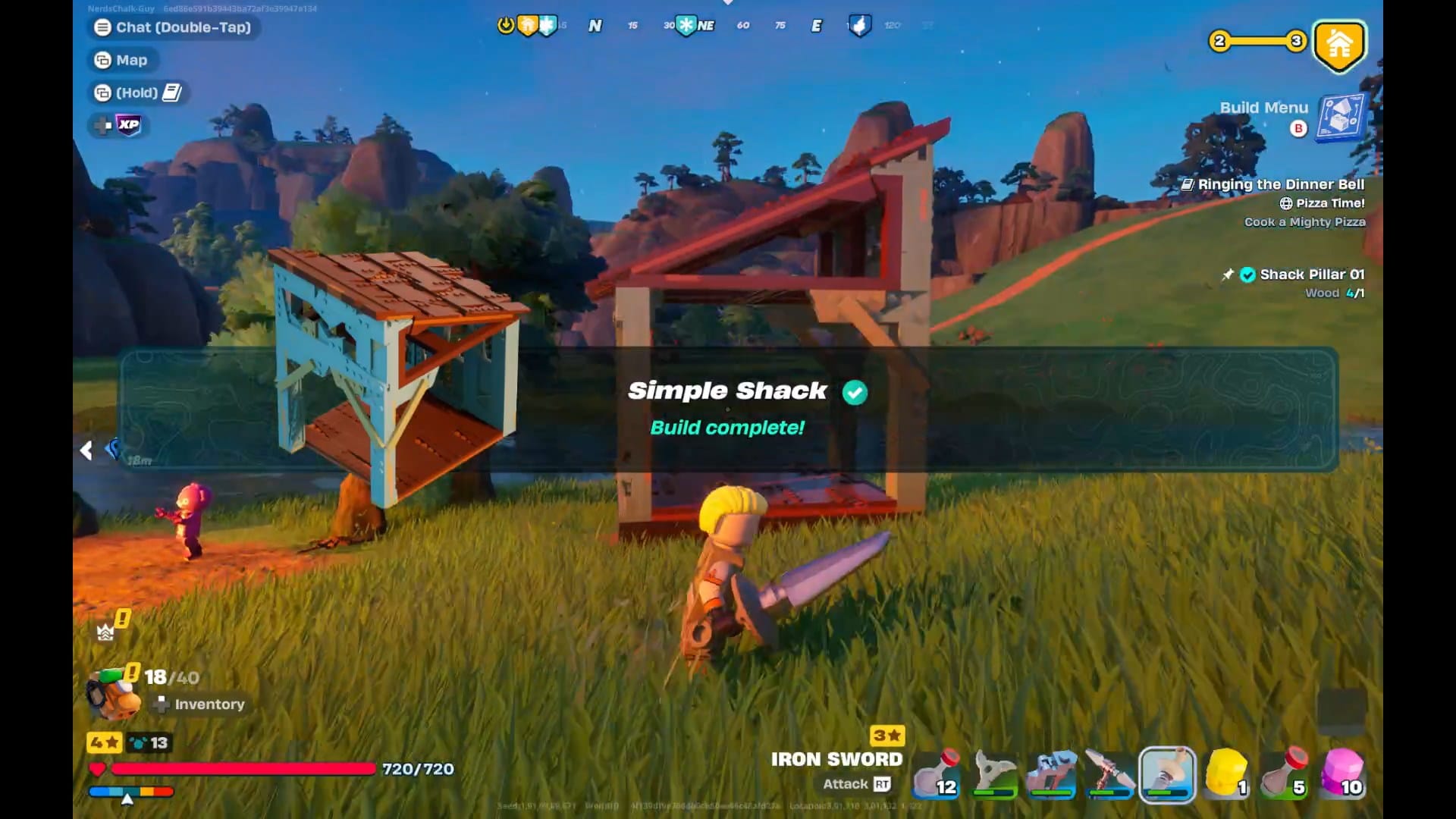The height and width of the screenshot is (819, 1456).
Task: Open the Build Menu blueprint icon
Action: pyautogui.click(x=1339, y=118)
